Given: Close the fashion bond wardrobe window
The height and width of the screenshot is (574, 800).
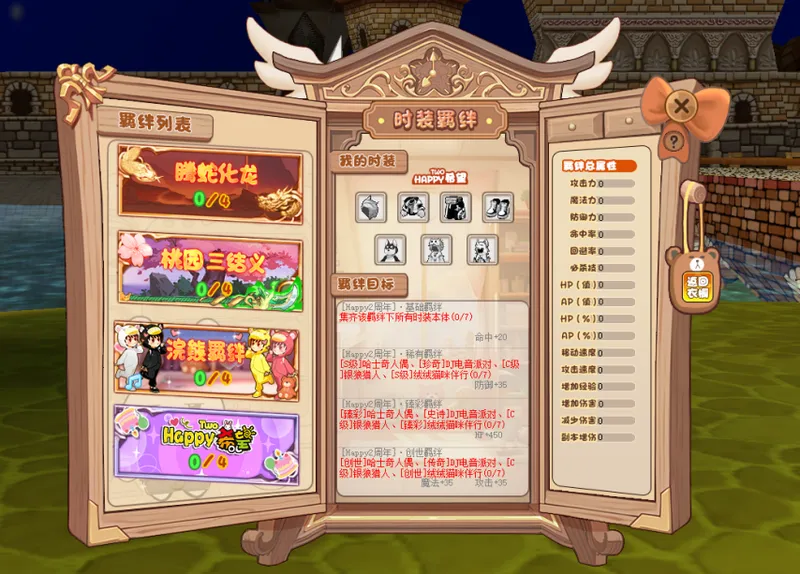Looking at the screenshot, I should tap(681, 105).
